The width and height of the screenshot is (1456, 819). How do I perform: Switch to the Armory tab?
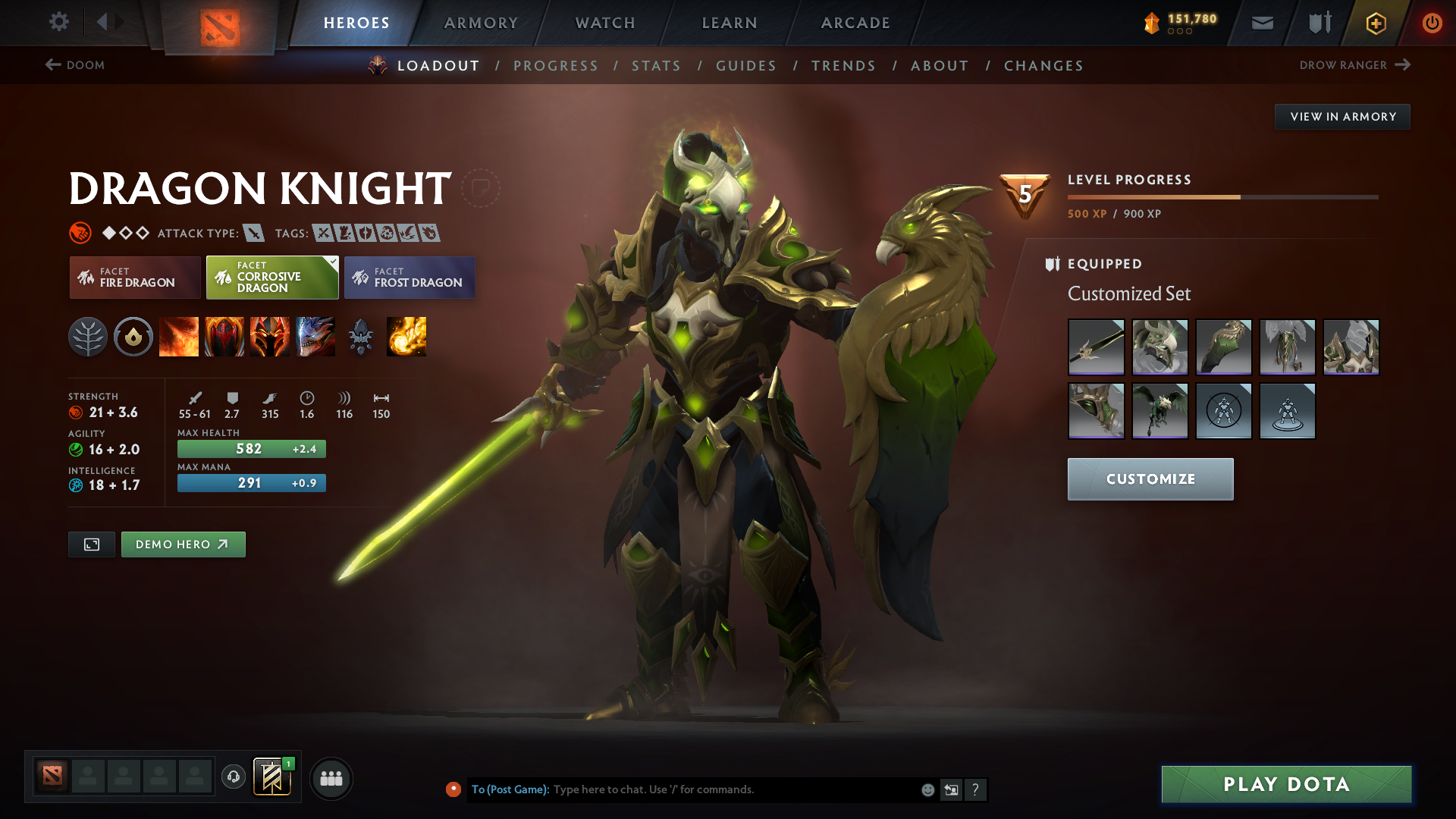pos(480,23)
